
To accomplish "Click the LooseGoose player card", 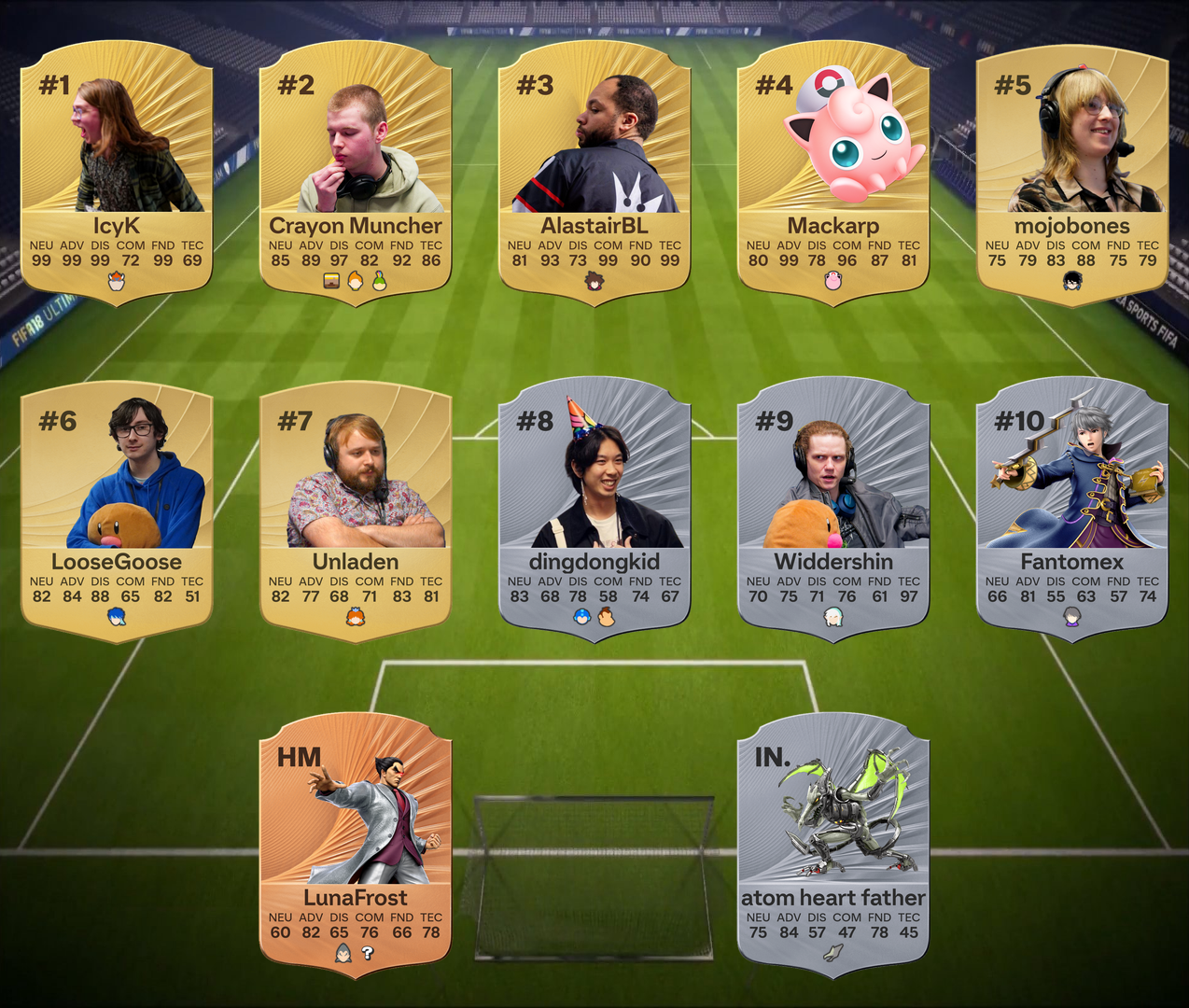I will click(117, 509).
